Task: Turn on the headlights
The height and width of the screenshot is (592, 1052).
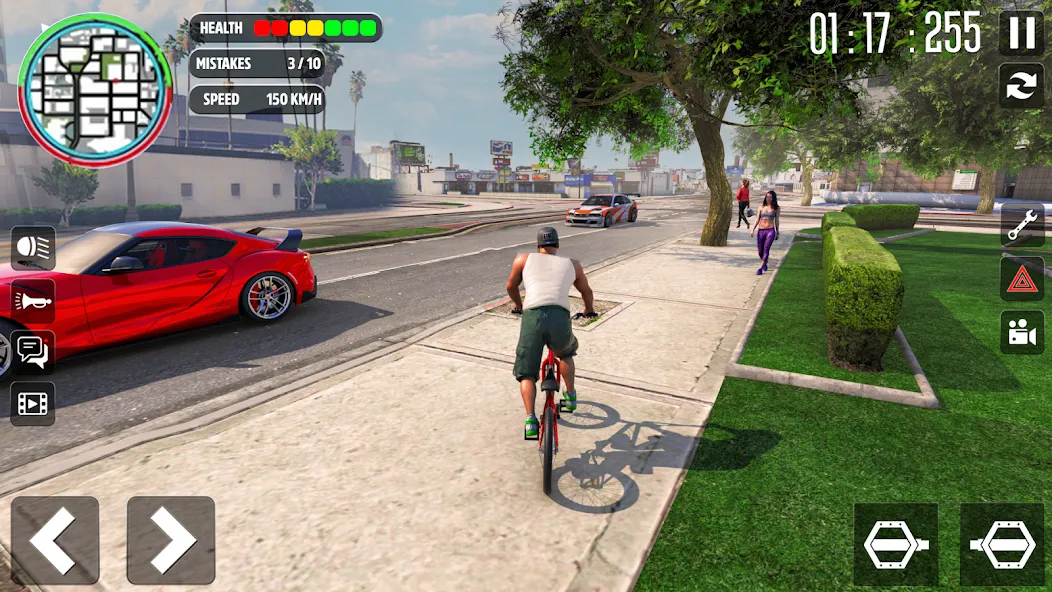Action: [33, 247]
